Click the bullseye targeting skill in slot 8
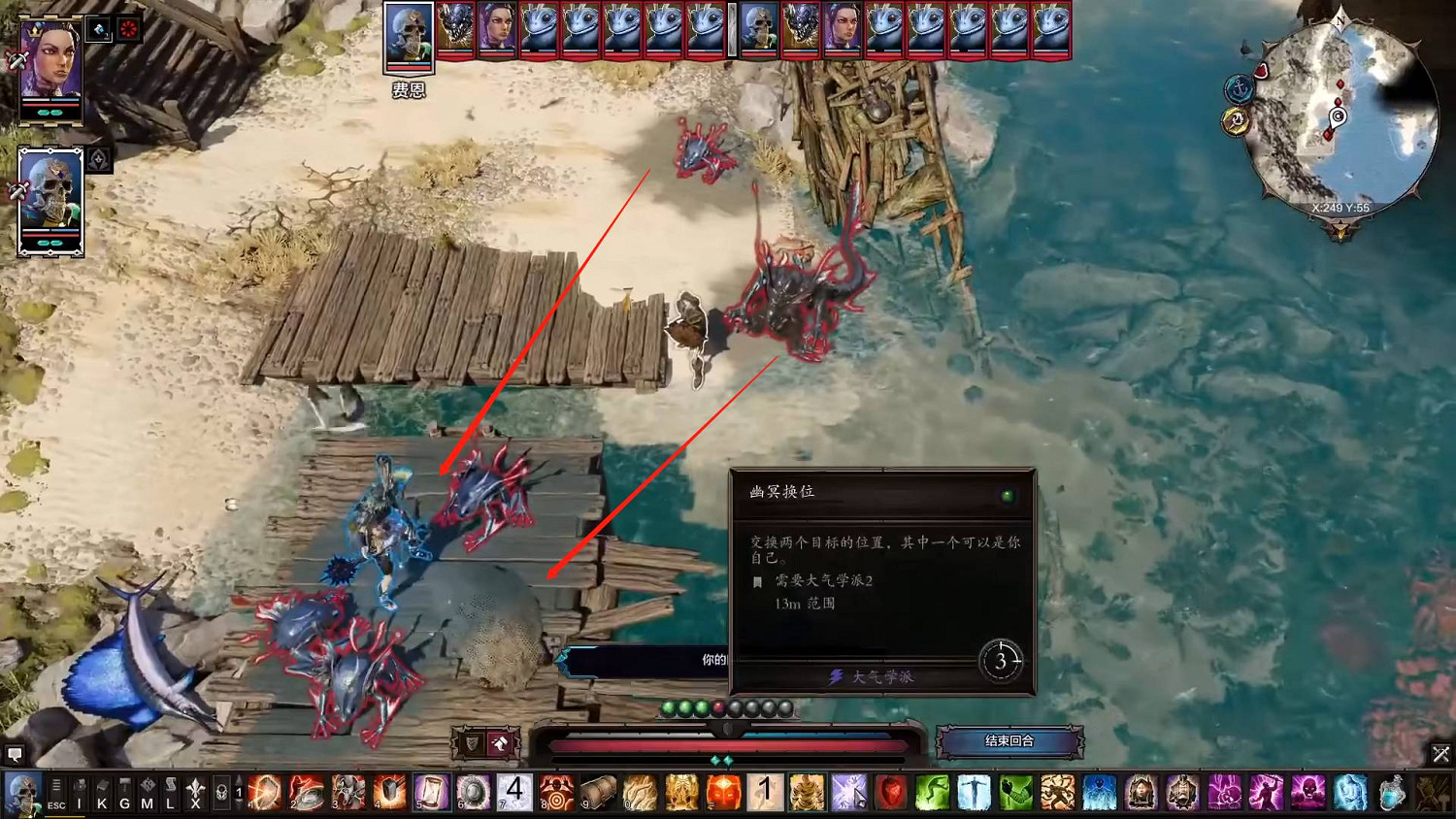The width and height of the screenshot is (1456, 819). [x=555, y=791]
